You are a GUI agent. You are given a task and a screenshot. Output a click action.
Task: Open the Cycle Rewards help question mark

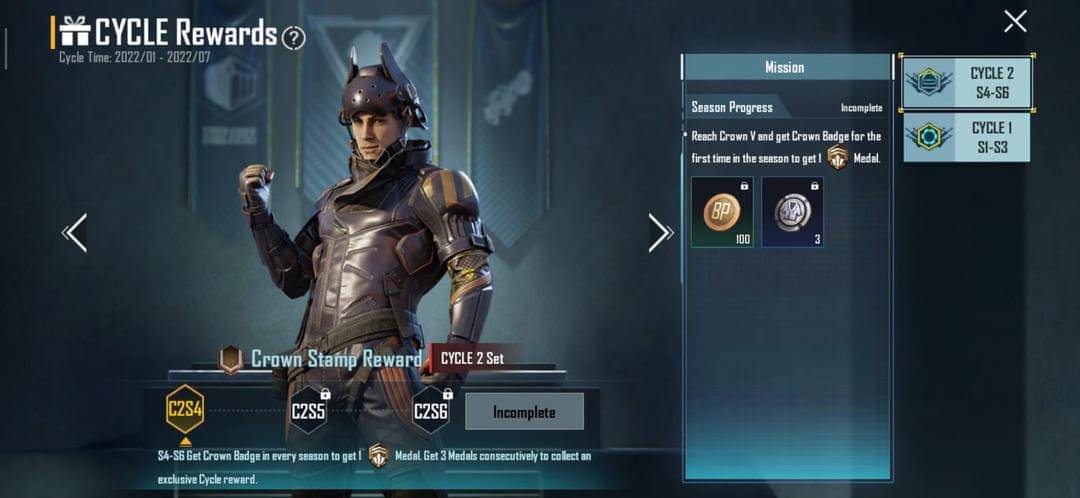click(x=293, y=38)
